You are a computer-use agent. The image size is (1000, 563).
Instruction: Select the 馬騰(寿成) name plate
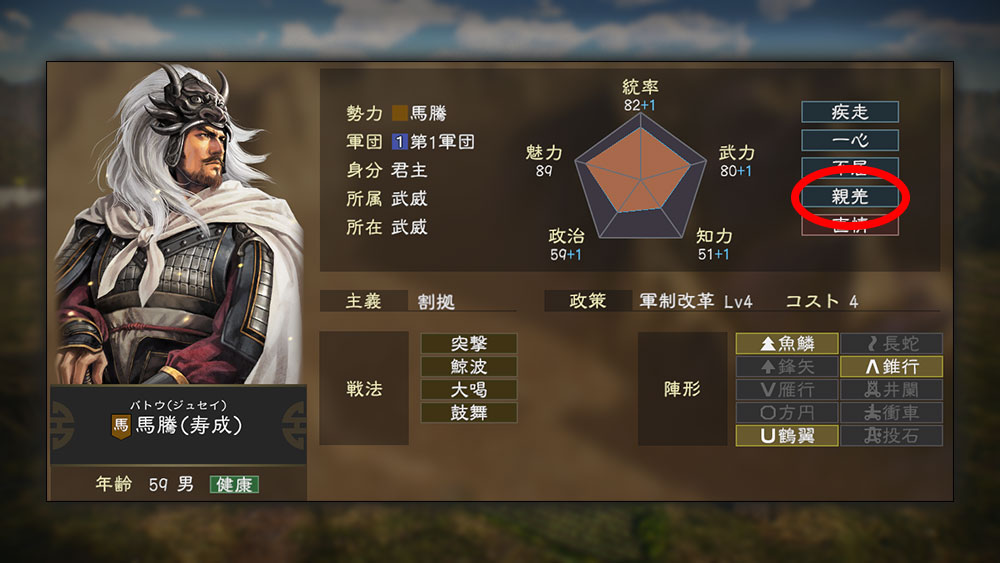178,425
